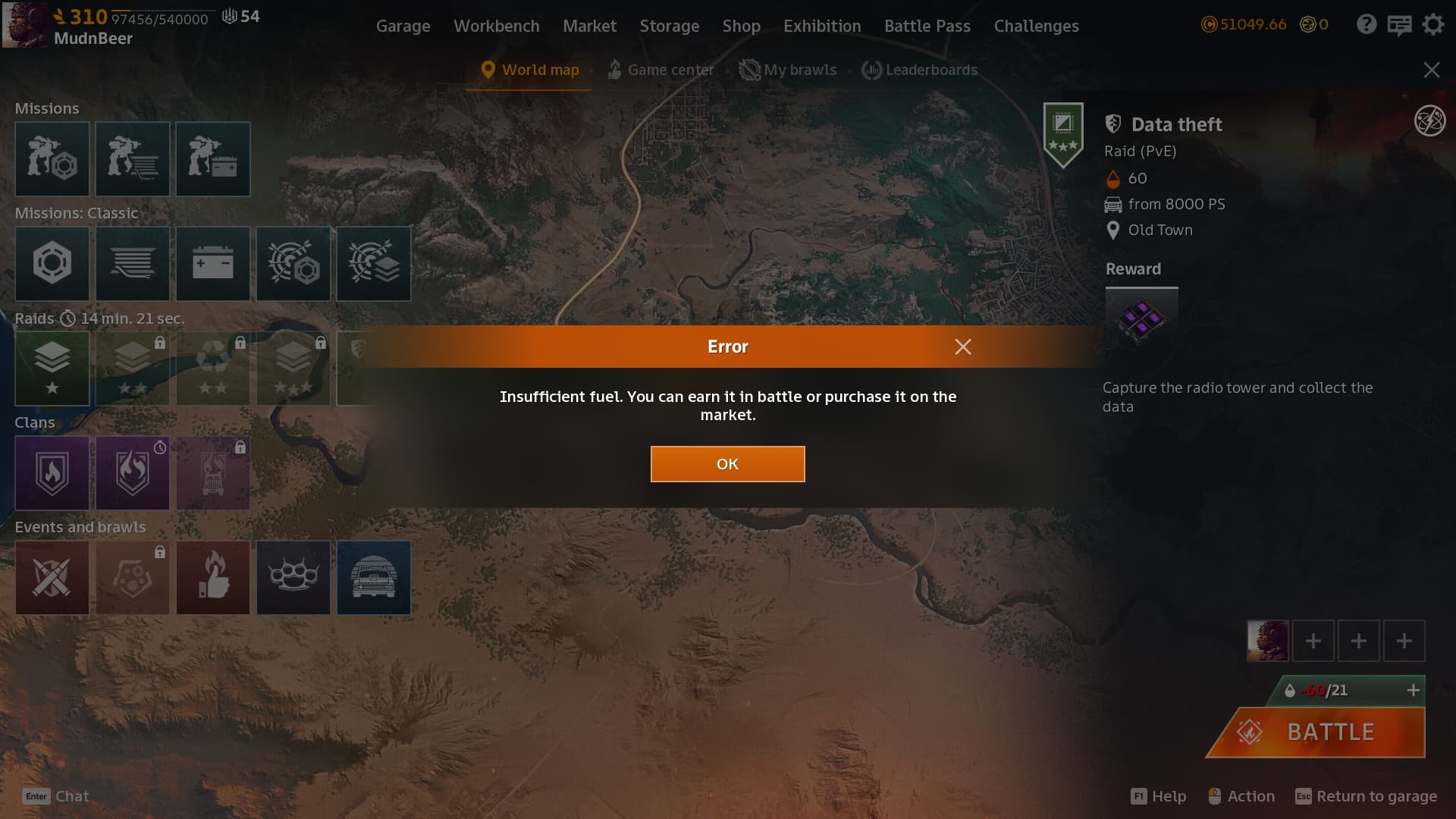The width and height of the screenshot is (1456, 819).
Task: Add fuel with the plus button
Action: click(x=1413, y=690)
